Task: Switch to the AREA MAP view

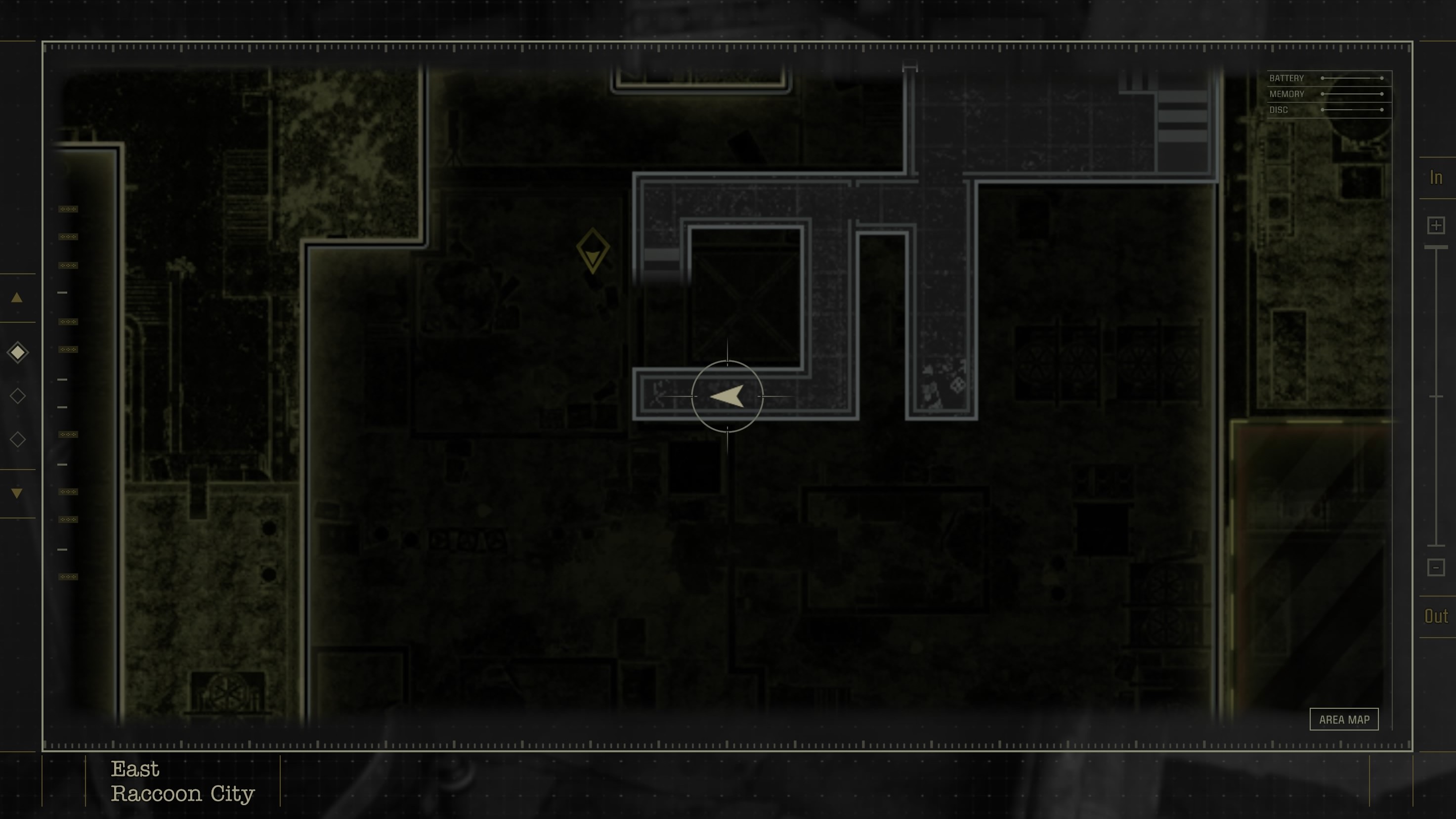Action: coord(1344,719)
